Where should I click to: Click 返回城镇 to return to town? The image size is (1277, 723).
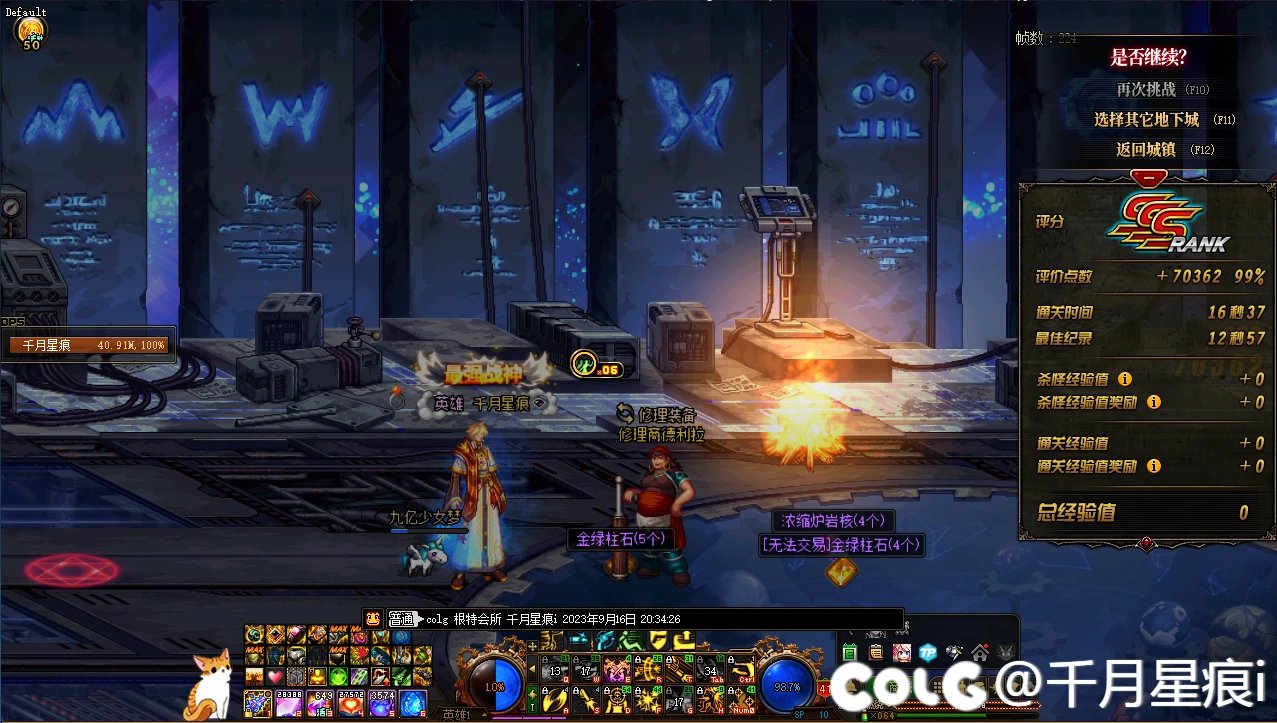click(x=1146, y=149)
